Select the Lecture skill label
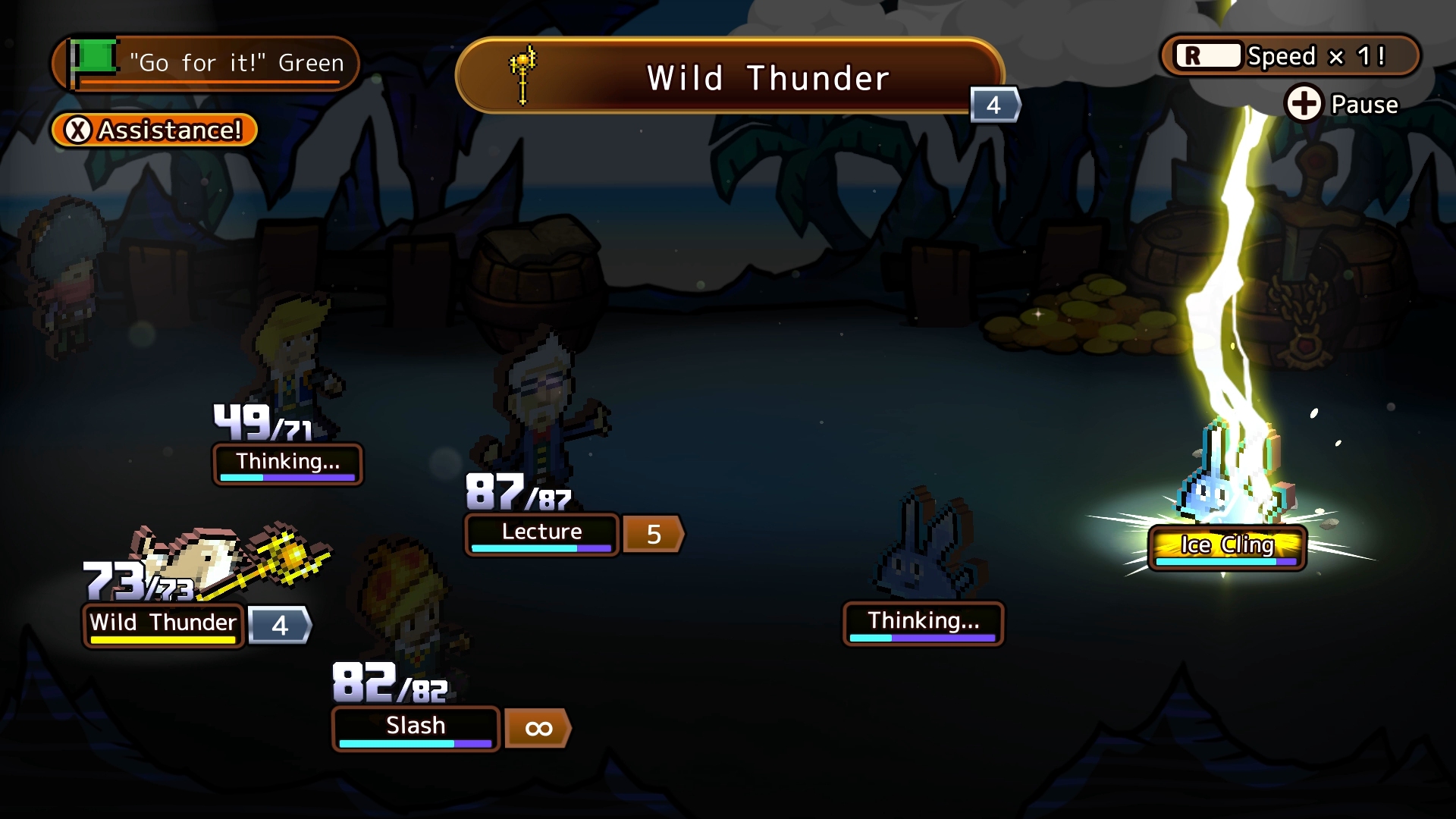The width and height of the screenshot is (1456, 819). point(541,533)
